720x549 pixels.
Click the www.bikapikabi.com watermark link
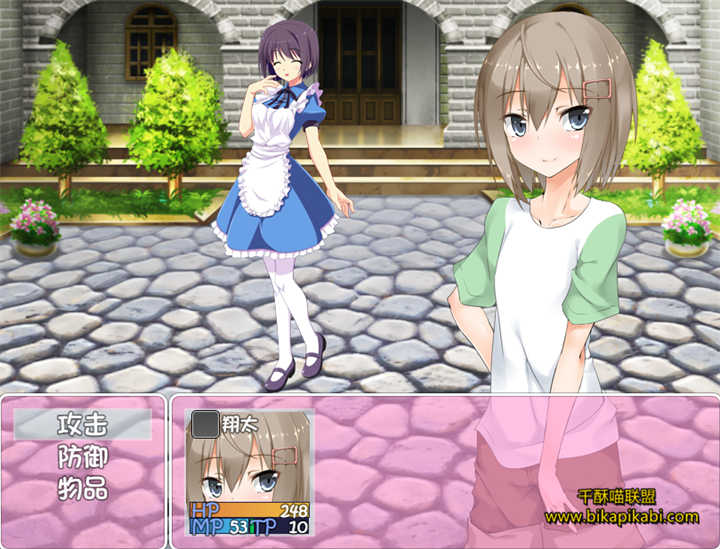click(x=621, y=517)
